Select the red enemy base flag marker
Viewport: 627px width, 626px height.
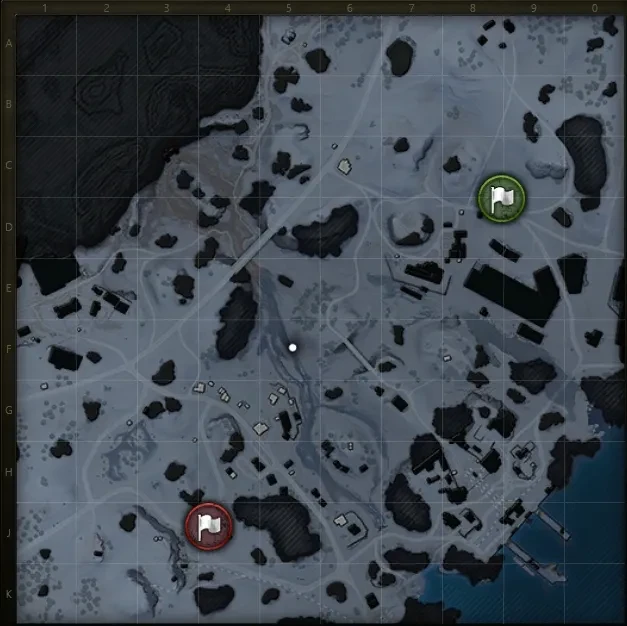(x=208, y=524)
